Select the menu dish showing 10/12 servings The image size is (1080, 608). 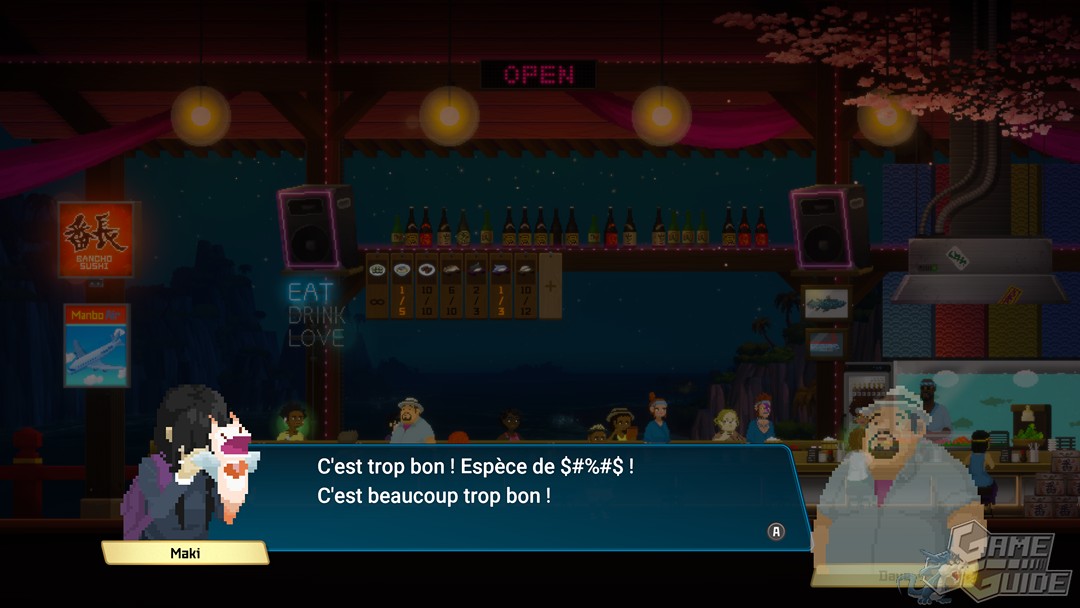pyautogui.click(x=525, y=286)
